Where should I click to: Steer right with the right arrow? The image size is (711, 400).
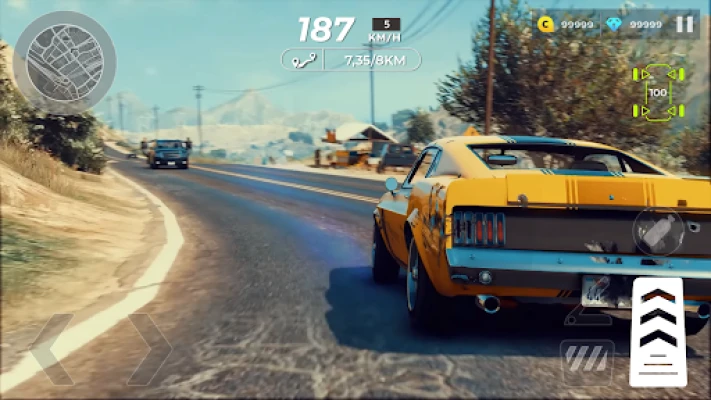148,349
